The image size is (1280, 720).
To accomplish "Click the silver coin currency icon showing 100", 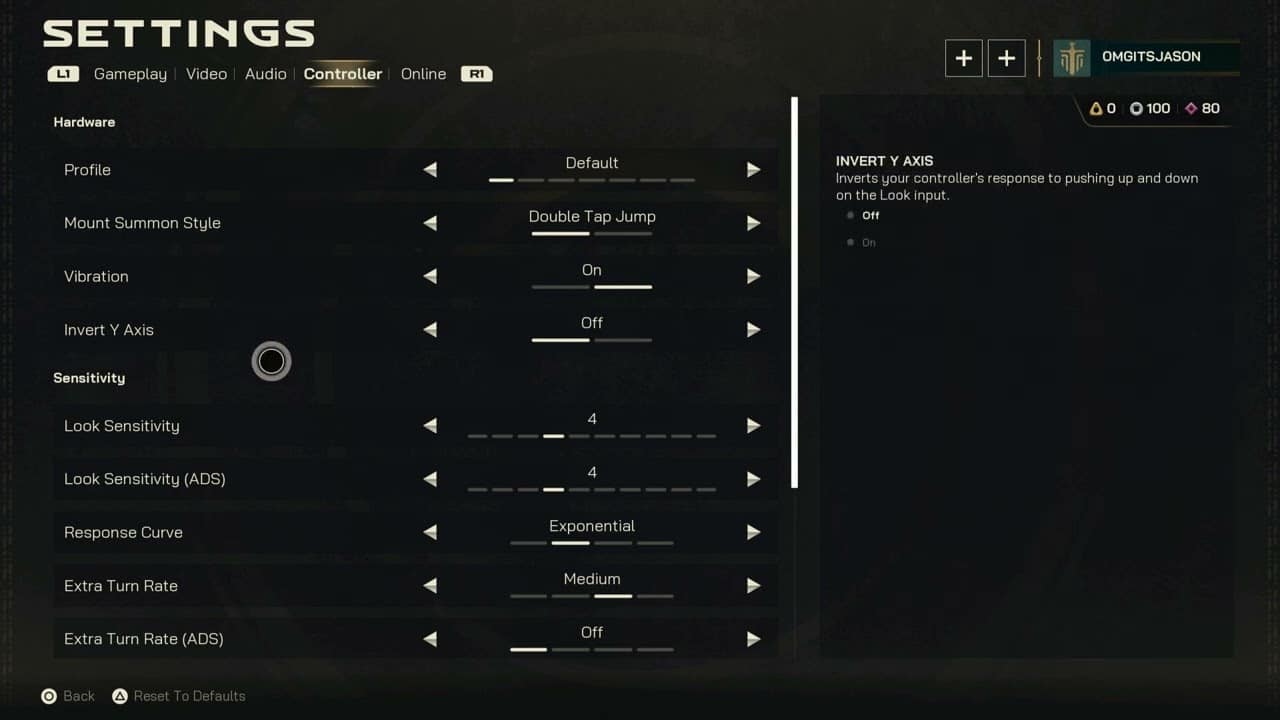I will click(x=1136, y=108).
